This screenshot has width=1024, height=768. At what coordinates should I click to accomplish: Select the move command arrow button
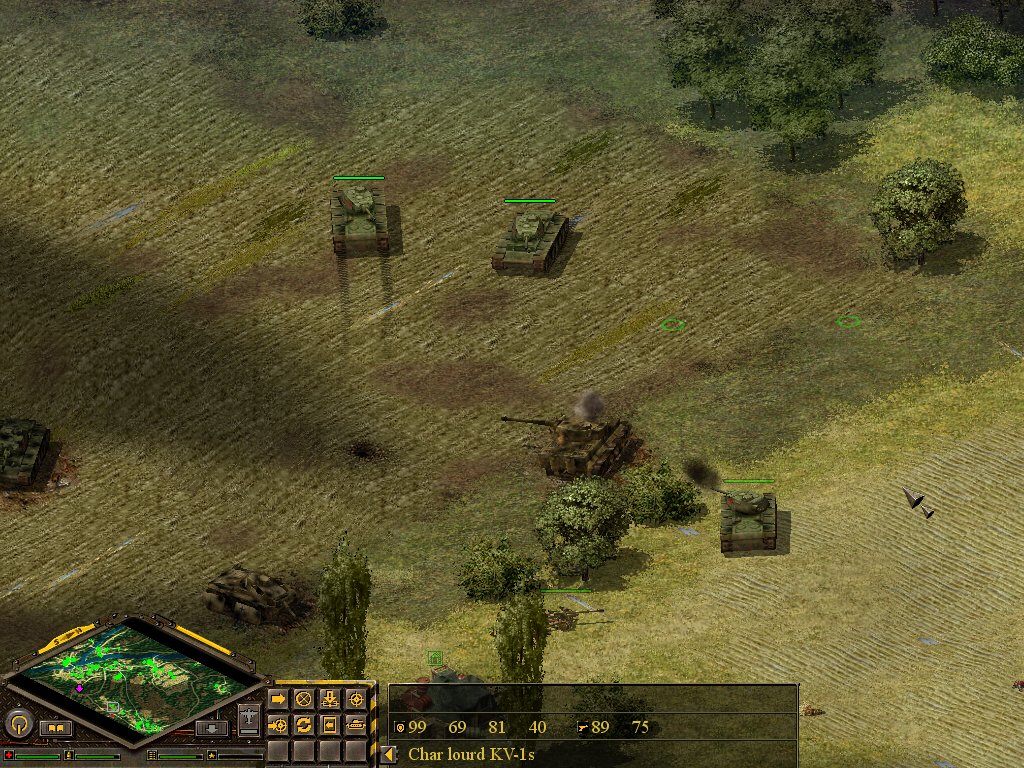coord(278,698)
